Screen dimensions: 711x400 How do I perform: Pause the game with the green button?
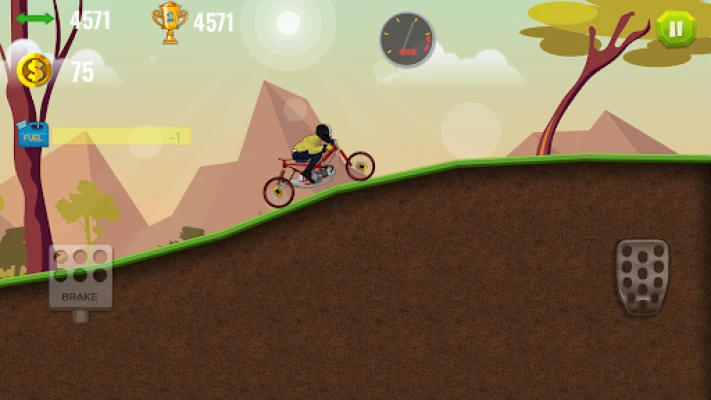[x=676, y=29]
